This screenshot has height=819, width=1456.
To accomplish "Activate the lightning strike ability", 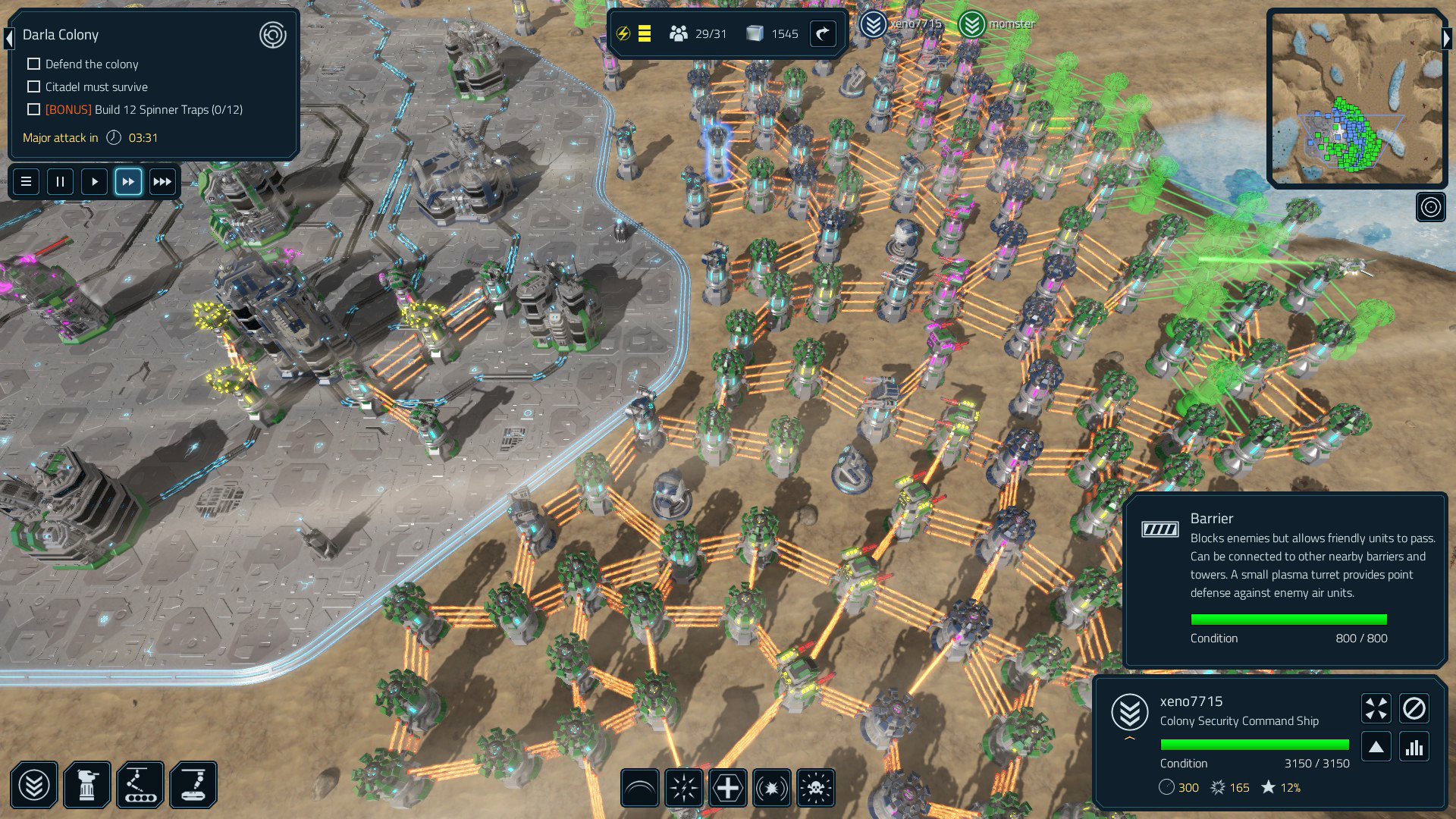I will 683,788.
